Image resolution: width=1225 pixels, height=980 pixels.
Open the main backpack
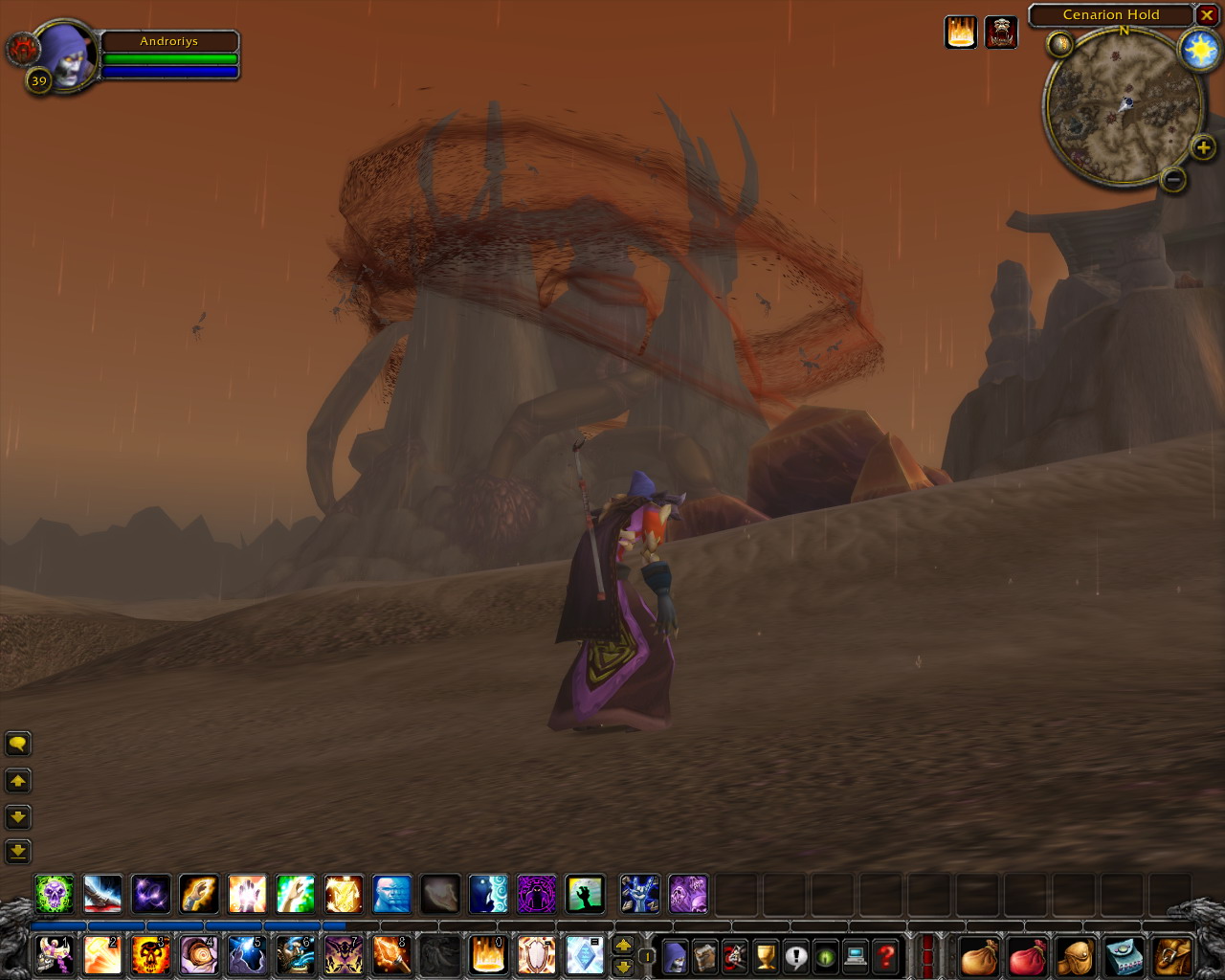click(x=1173, y=955)
